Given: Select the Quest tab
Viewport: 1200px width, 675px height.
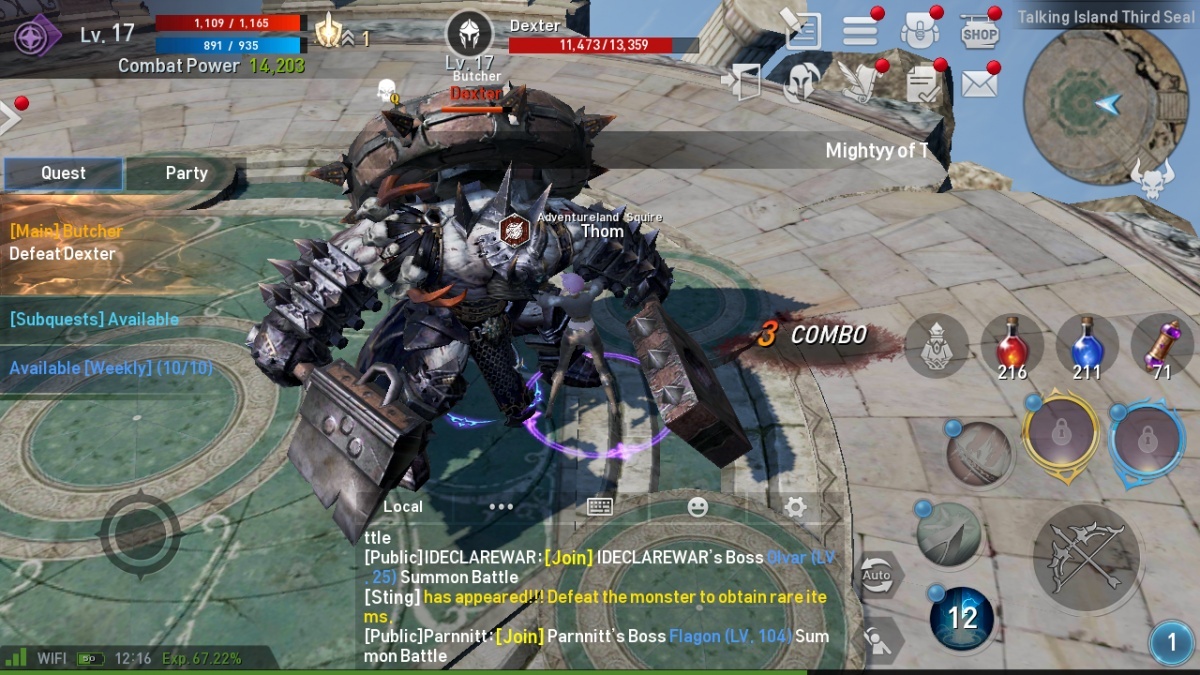Looking at the screenshot, I should 63,173.
